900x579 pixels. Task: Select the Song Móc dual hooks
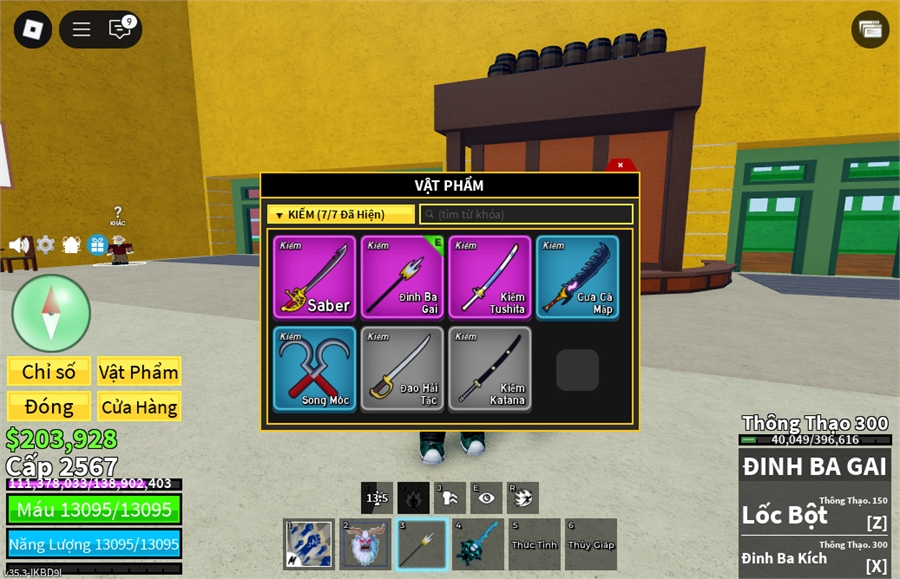pos(315,368)
